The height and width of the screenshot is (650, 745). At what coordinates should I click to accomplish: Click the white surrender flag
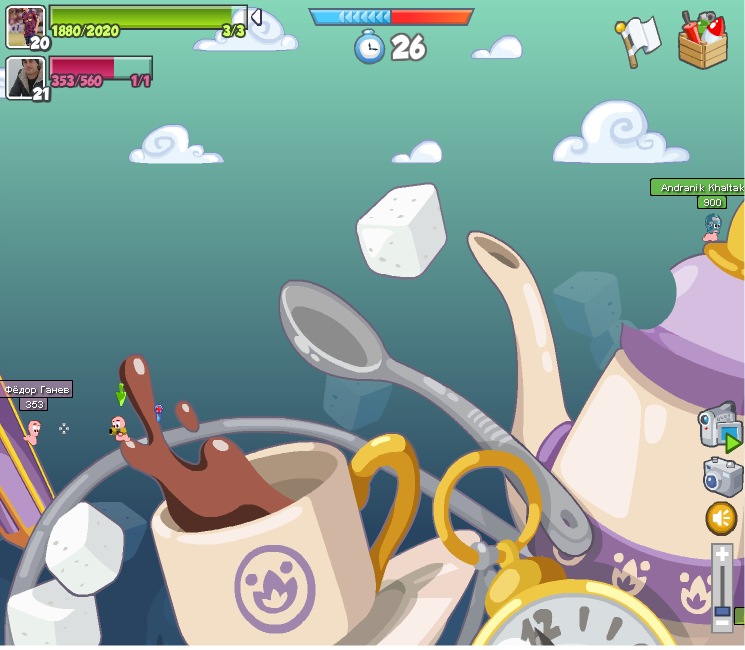[639, 40]
